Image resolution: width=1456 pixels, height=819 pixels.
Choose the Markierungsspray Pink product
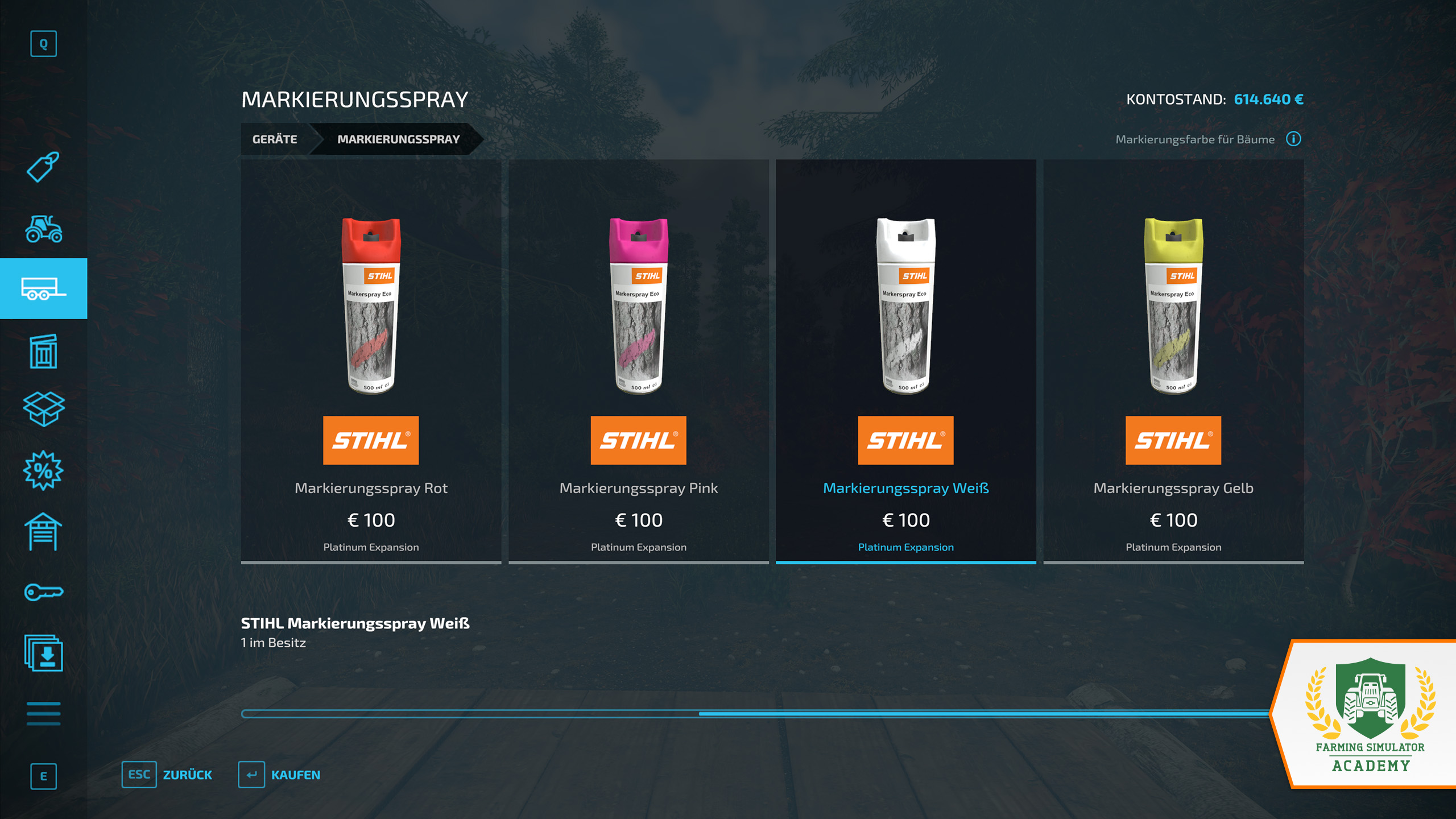pos(638,361)
